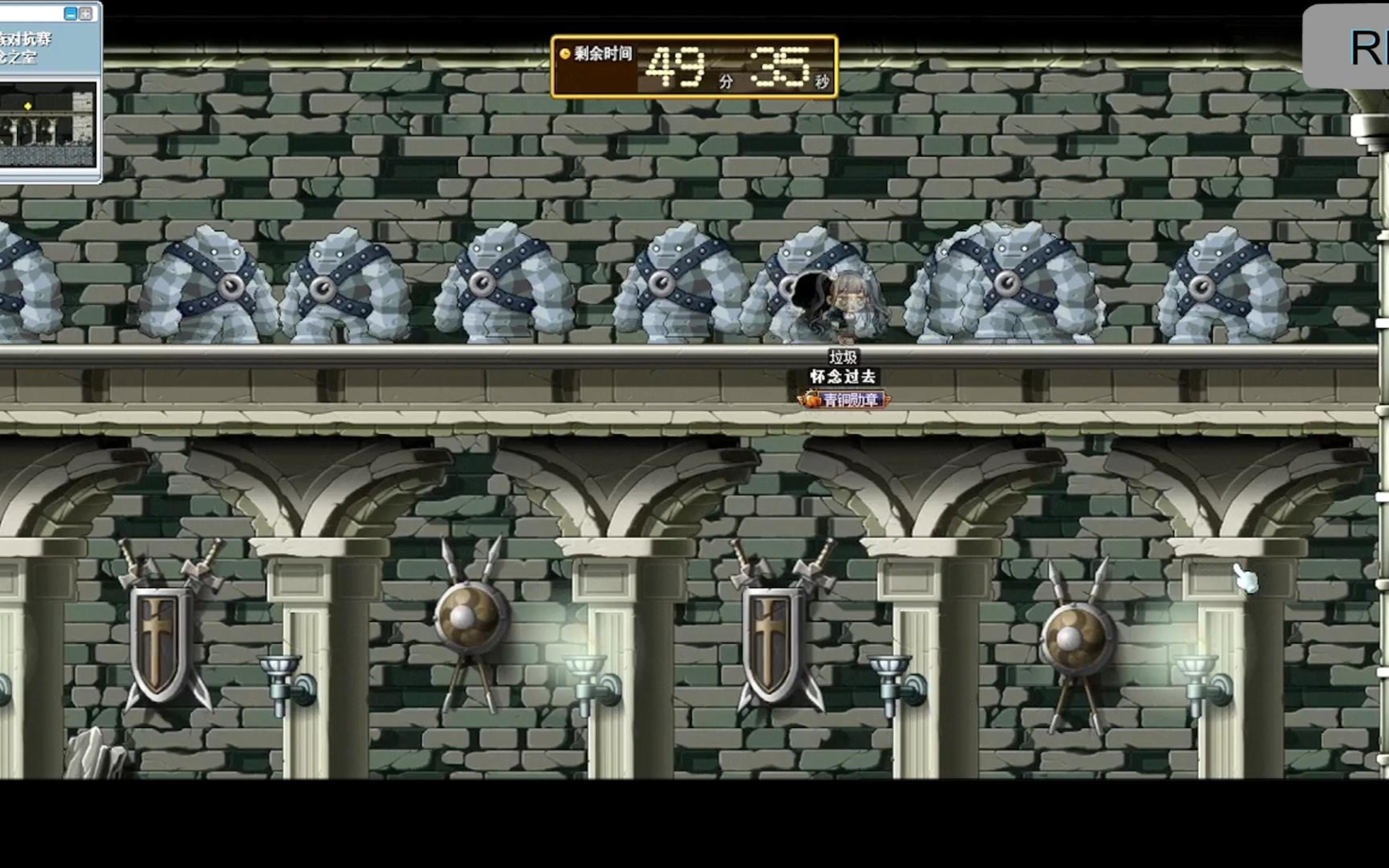Click the minimap view of the room
Viewport: 1389px width, 868px height.
point(48,124)
